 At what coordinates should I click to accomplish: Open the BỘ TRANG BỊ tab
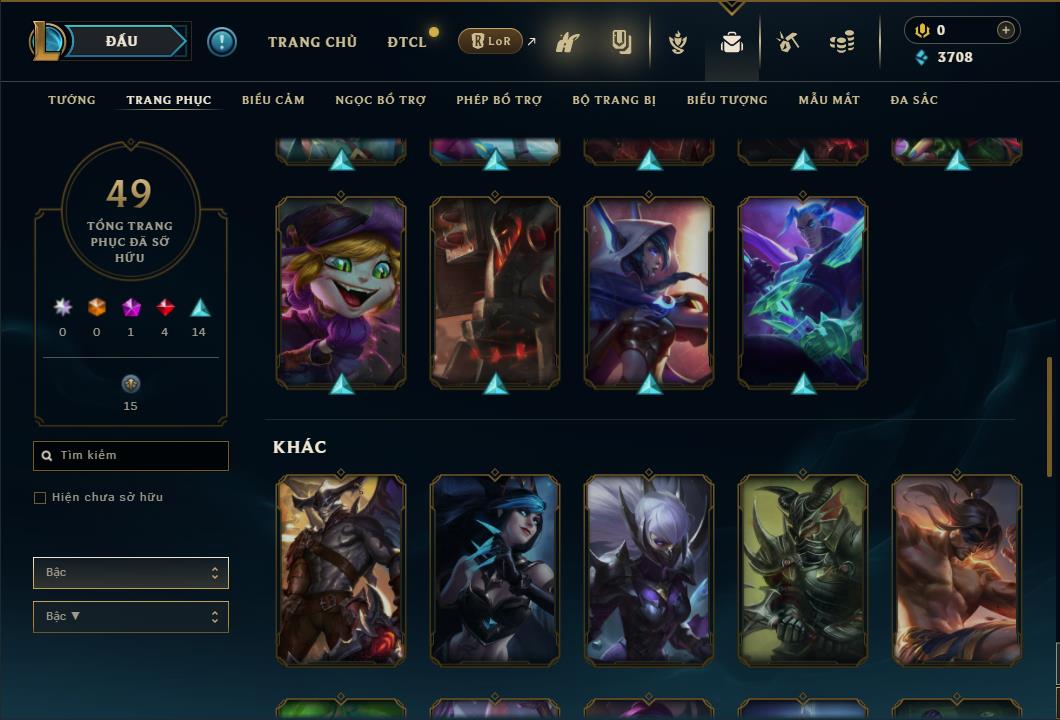(x=614, y=100)
